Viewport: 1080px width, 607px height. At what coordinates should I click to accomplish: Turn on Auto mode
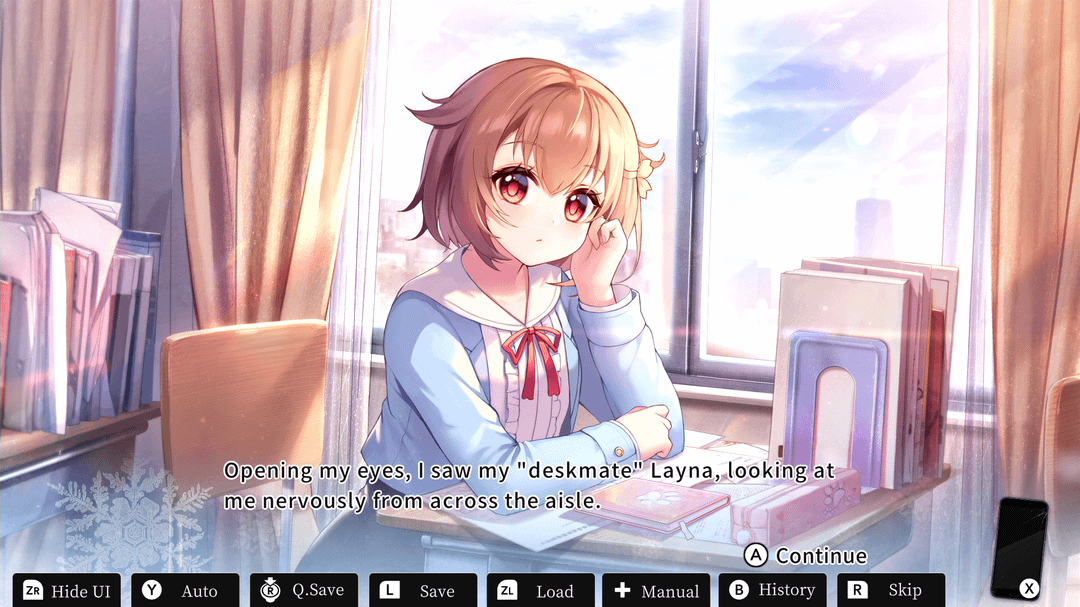(185, 590)
